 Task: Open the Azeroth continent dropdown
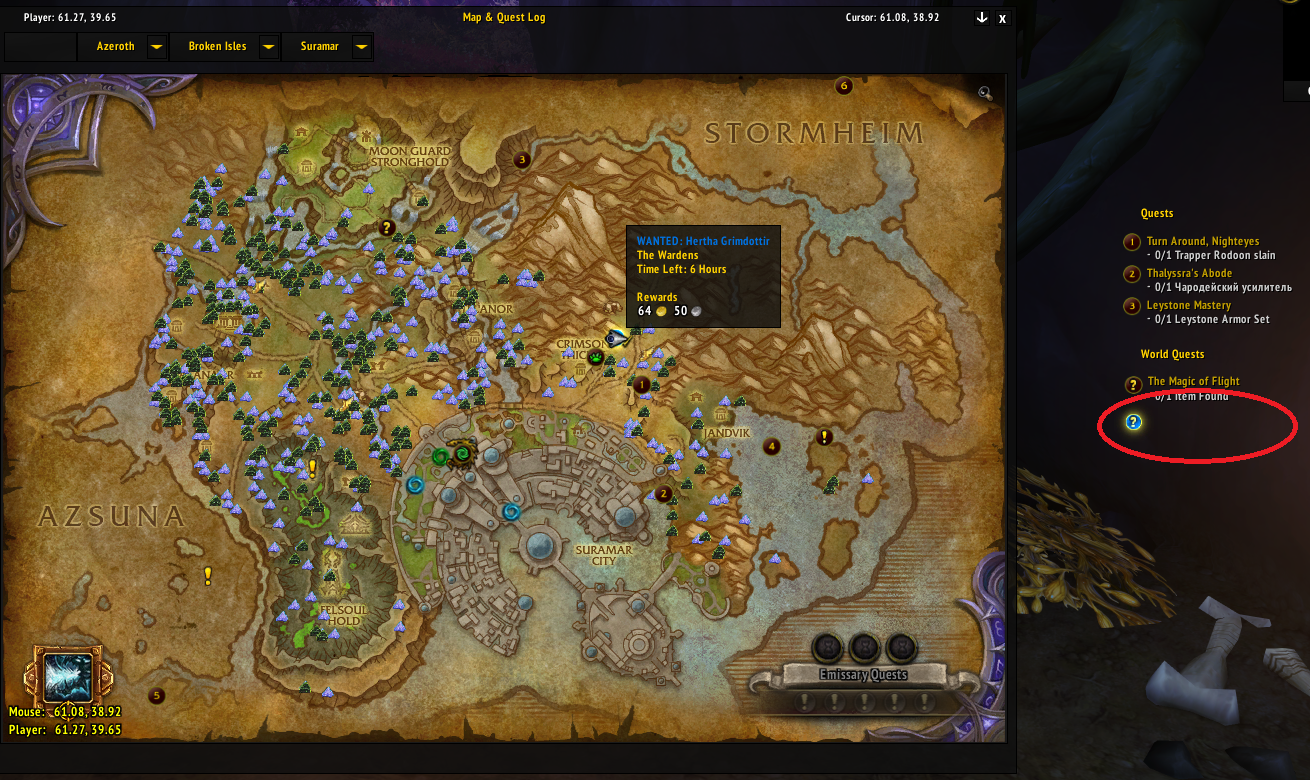coord(156,47)
